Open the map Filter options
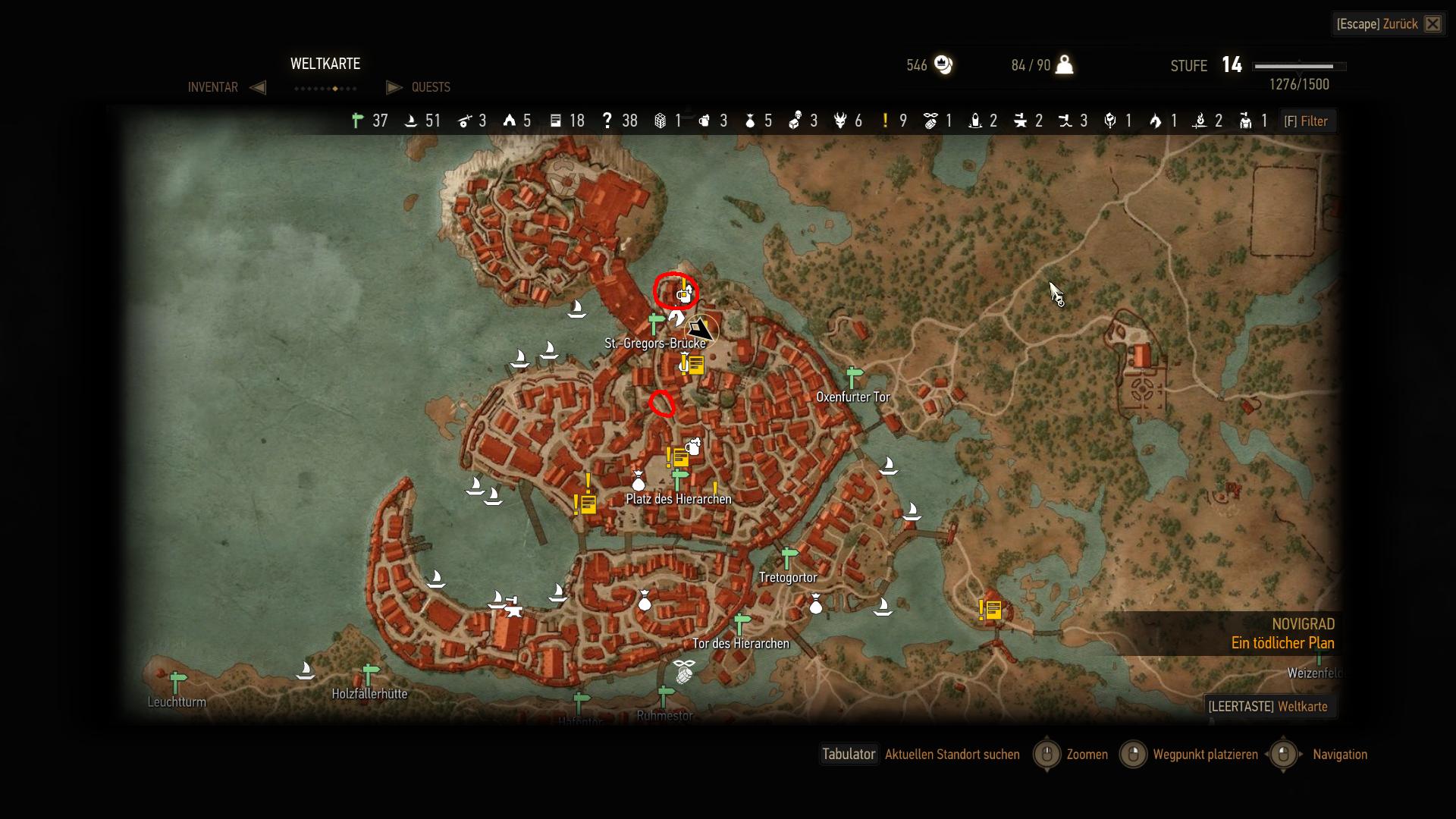The height and width of the screenshot is (819, 1456). pyautogui.click(x=1306, y=121)
